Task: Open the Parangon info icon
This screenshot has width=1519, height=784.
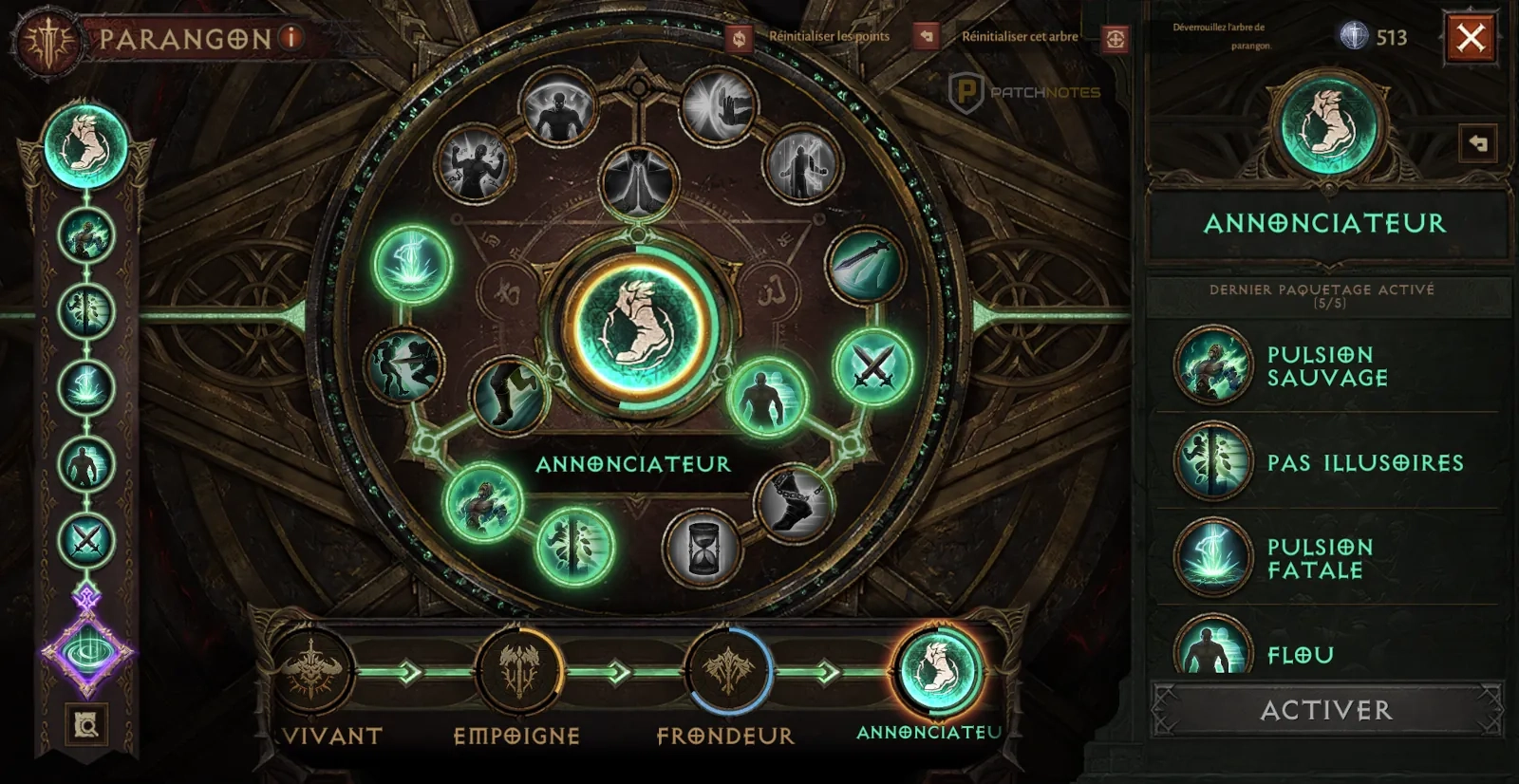Action: (x=291, y=38)
